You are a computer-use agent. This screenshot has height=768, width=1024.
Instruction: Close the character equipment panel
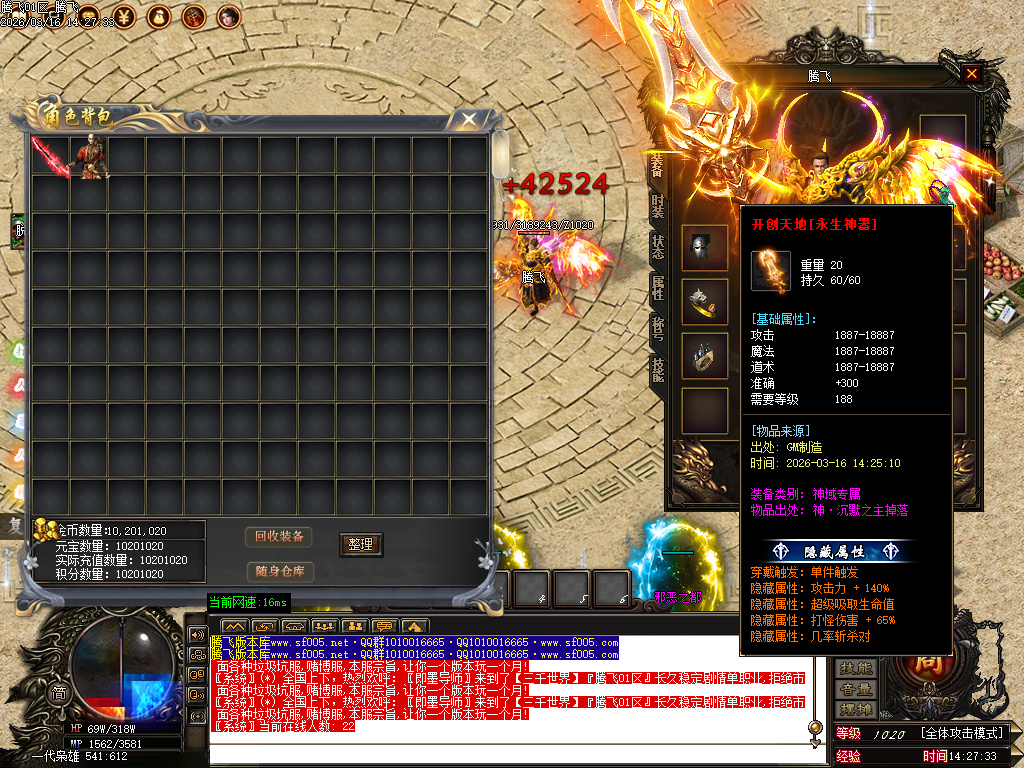(971, 74)
